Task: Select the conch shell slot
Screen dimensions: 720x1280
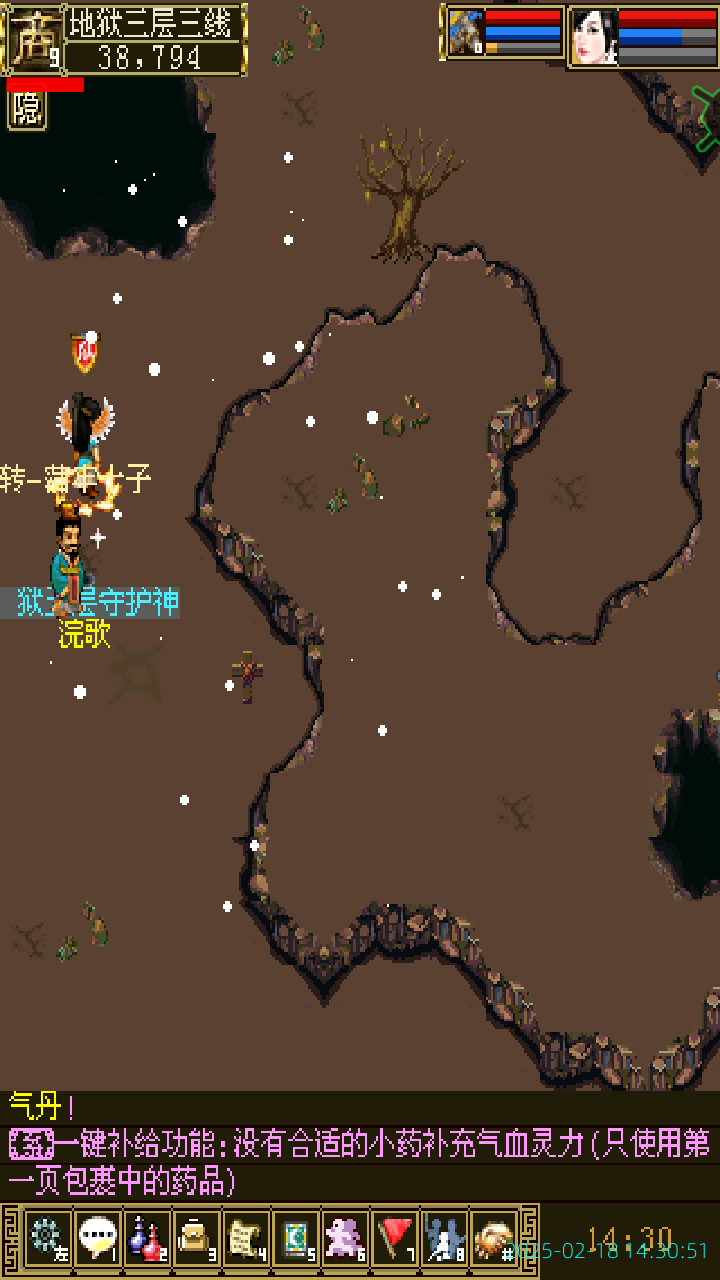Action: pyautogui.click(x=493, y=1238)
